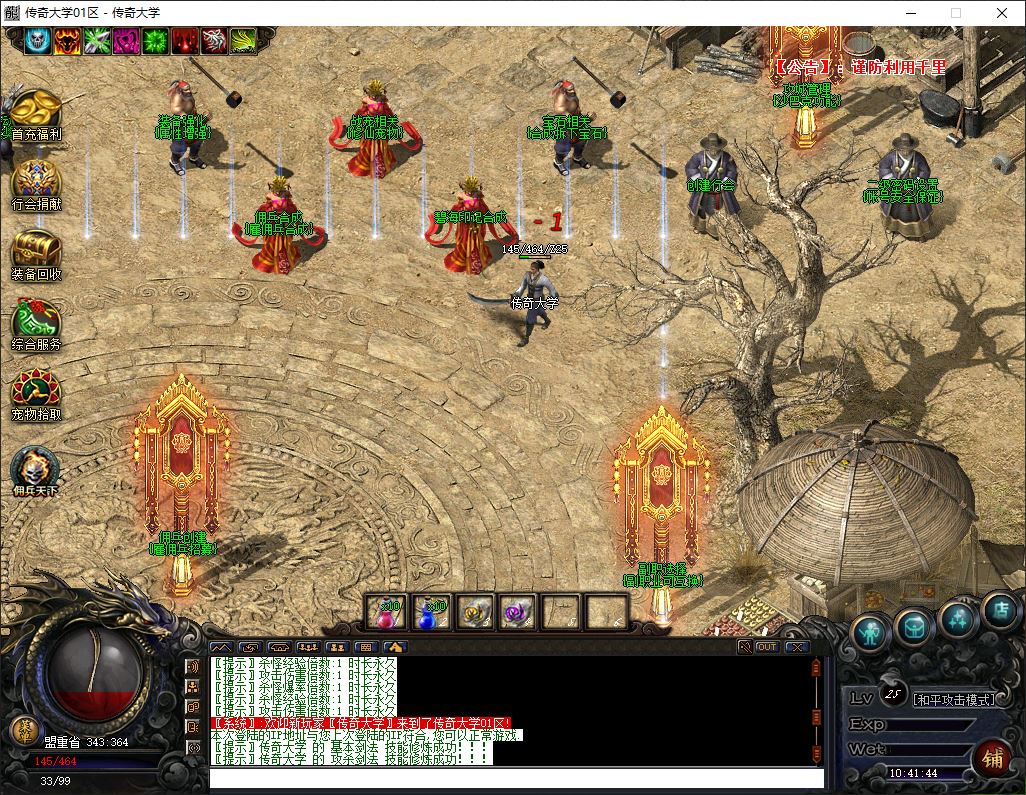Open the 综合服务 general services menu
The height and width of the screenshot is (795, 1026).
tap(36, 322)
